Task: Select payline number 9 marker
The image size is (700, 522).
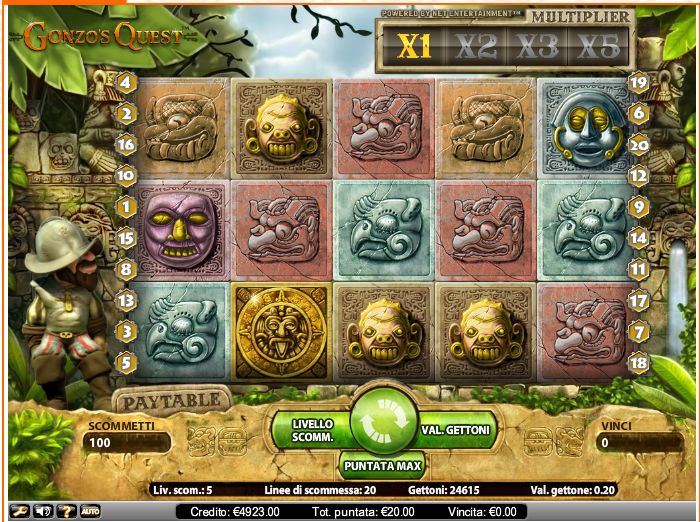Action: click(640, 207)
